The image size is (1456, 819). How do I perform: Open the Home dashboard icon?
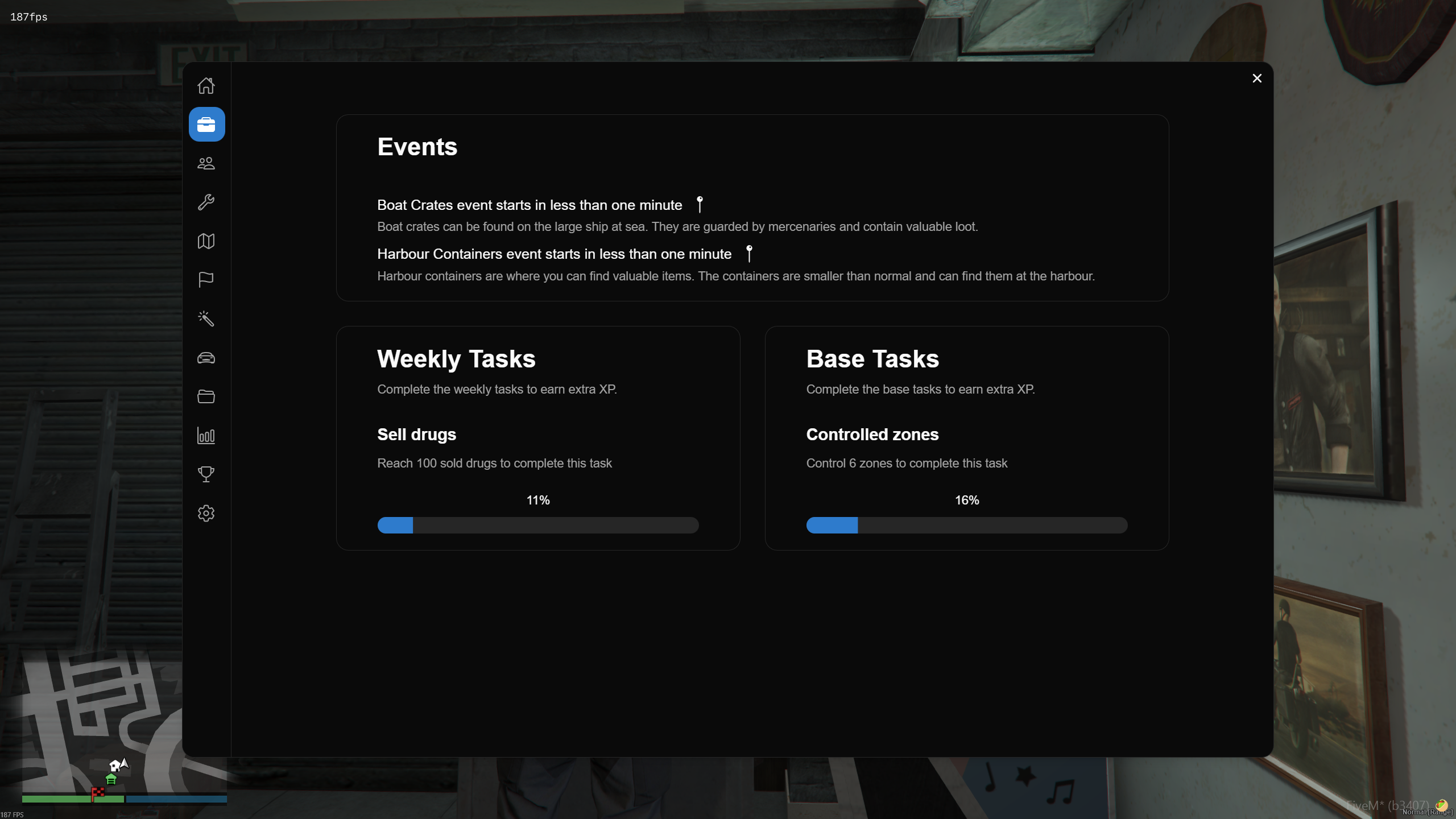pos(206,85)
